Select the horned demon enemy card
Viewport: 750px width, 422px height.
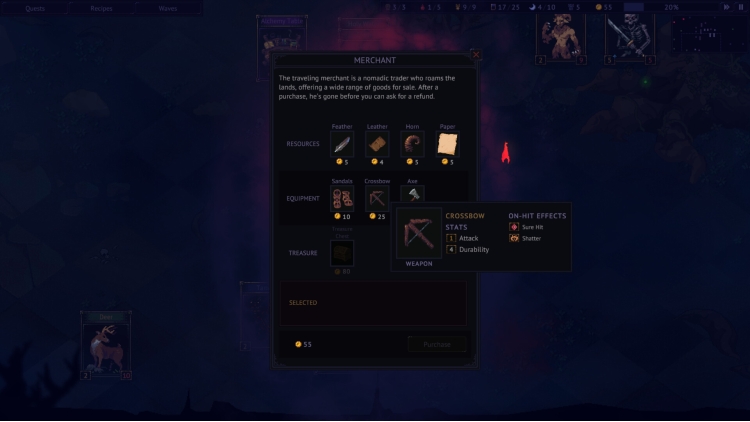click(560, 38)
